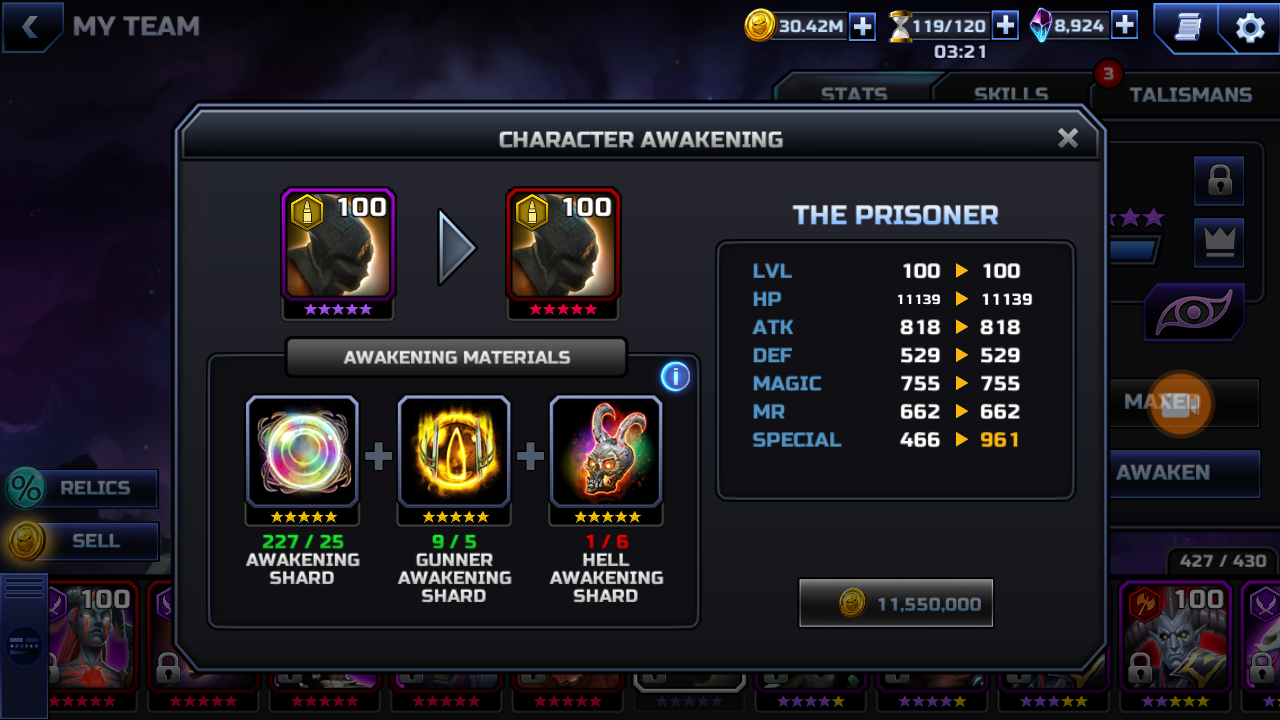Go back from My Team screen
Viewport: 1280px width, 720px height.
point(30,27)
